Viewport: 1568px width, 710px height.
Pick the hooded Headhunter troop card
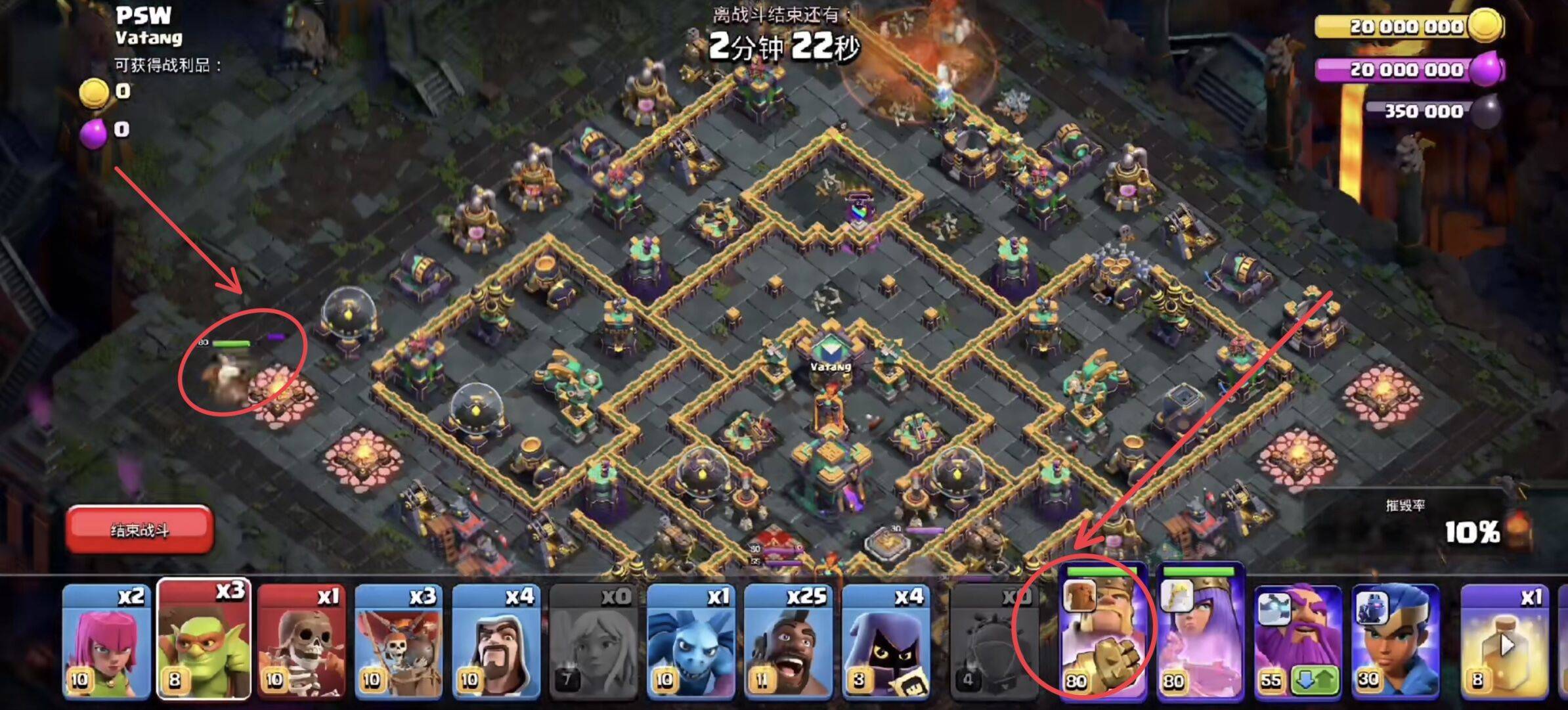point(885,640)
